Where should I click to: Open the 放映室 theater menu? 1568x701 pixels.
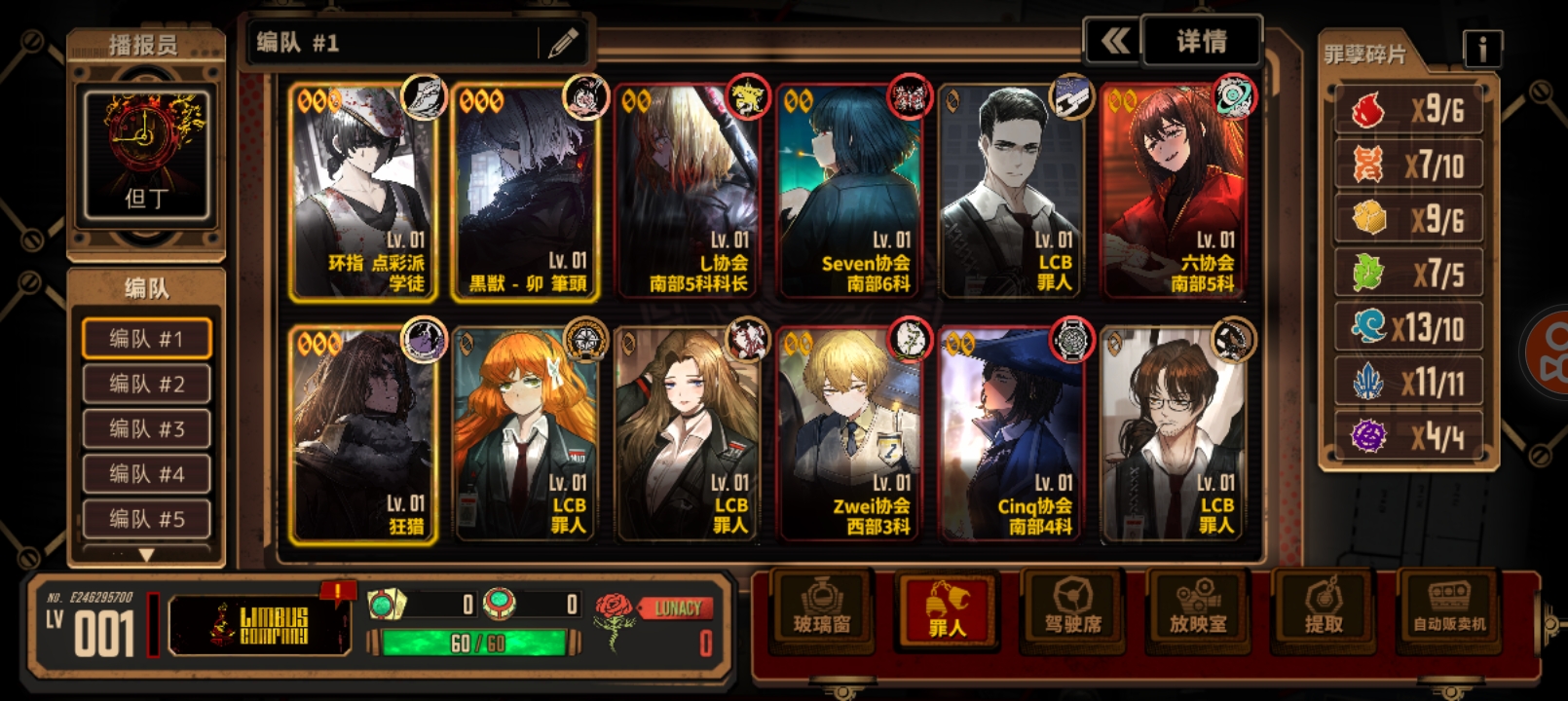pos(1198,609)
